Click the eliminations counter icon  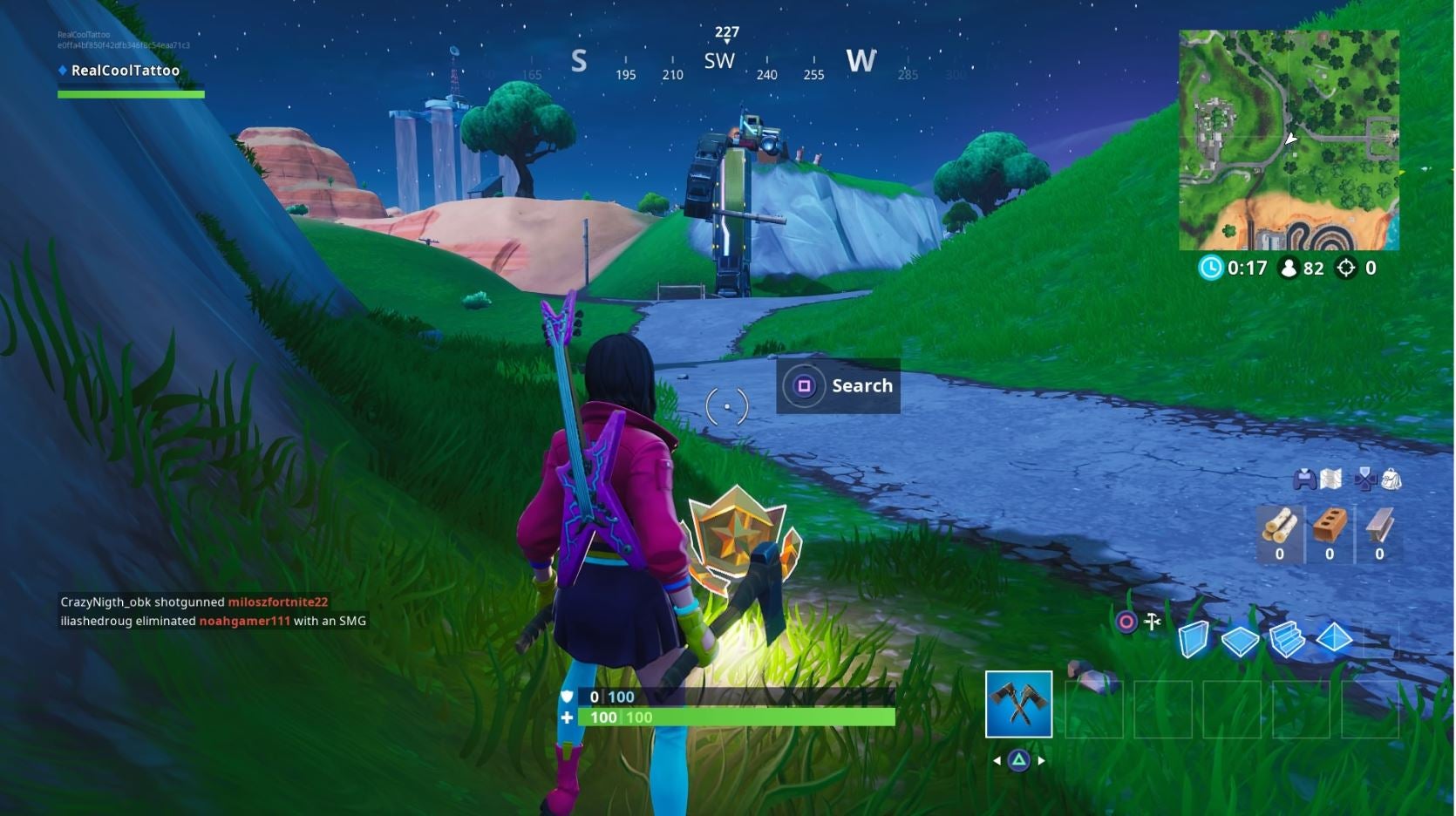click(x=1345, y=269)
